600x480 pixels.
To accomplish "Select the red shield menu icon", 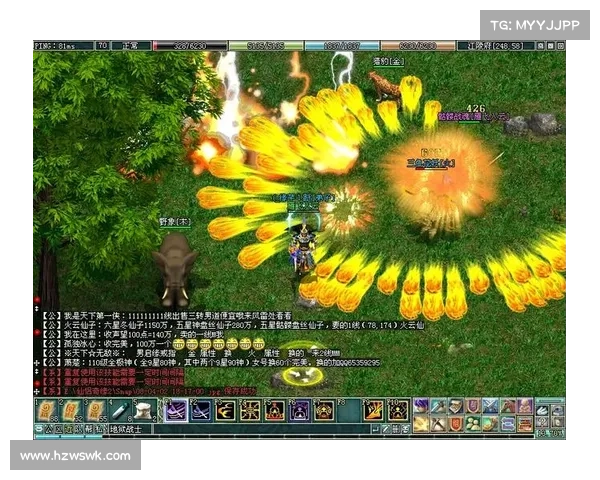I will pos(456,423).
